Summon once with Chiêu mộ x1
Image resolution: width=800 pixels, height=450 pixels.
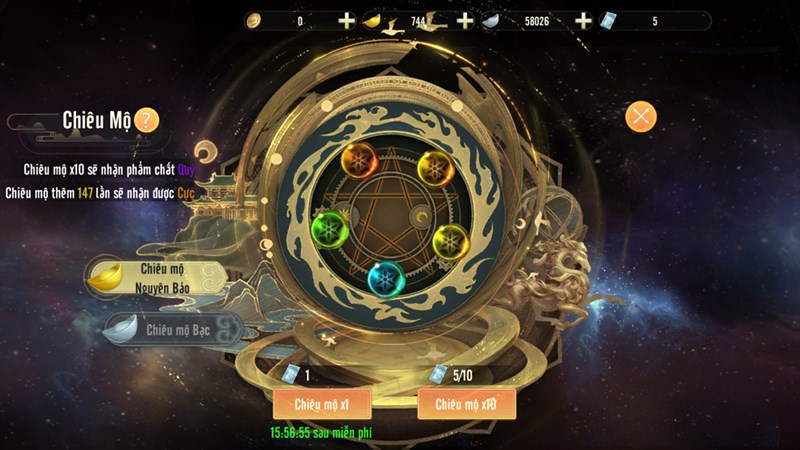[x=322, y=403]
